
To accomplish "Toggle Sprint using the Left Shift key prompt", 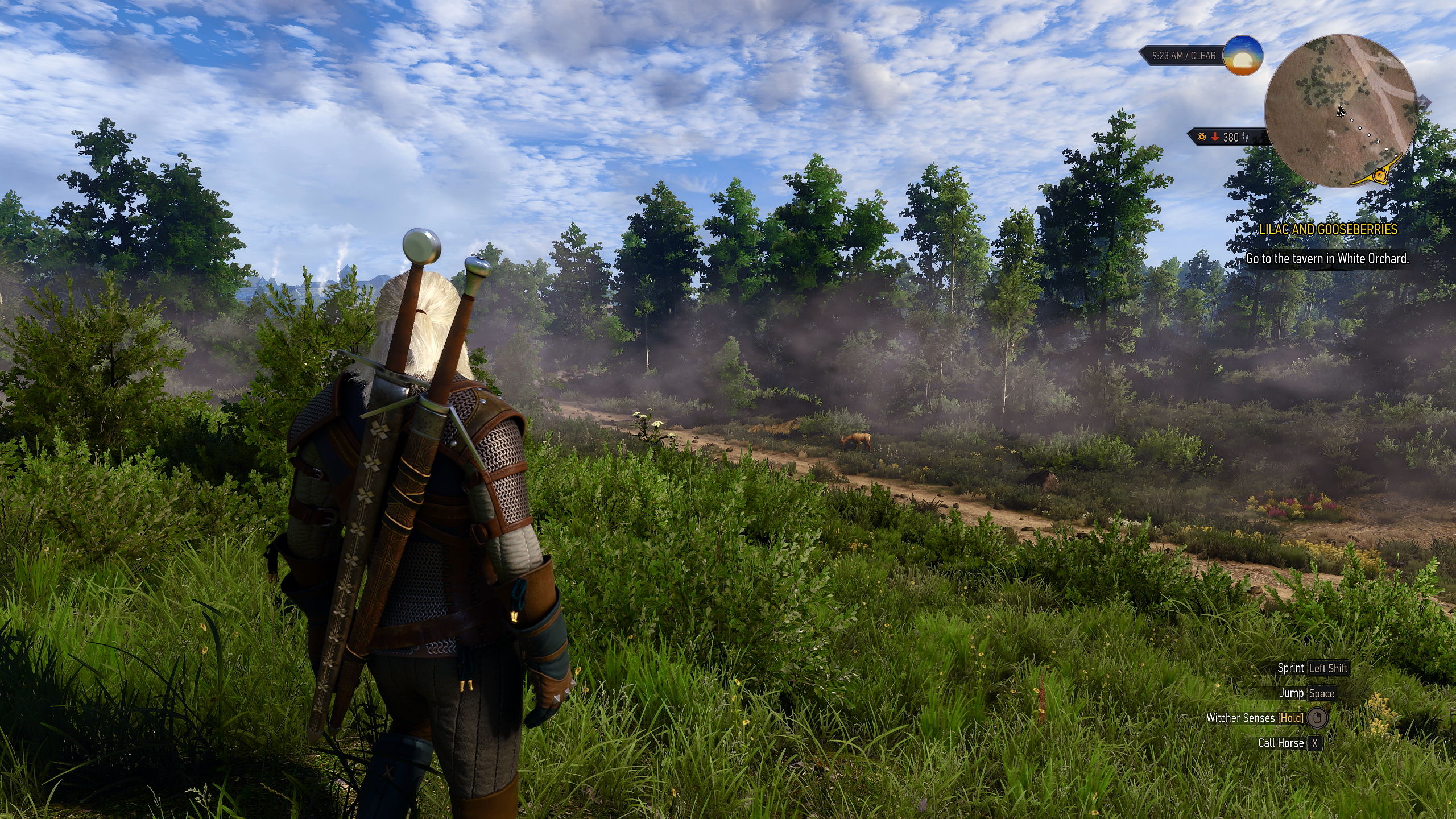I will click(1328, 668).
